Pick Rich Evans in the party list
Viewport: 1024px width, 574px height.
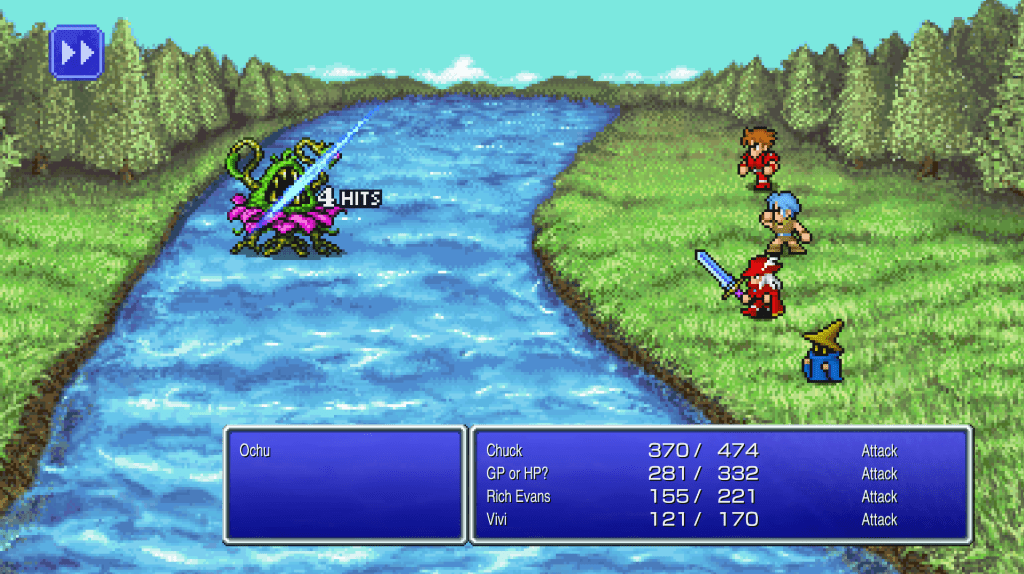click(518, 497)
